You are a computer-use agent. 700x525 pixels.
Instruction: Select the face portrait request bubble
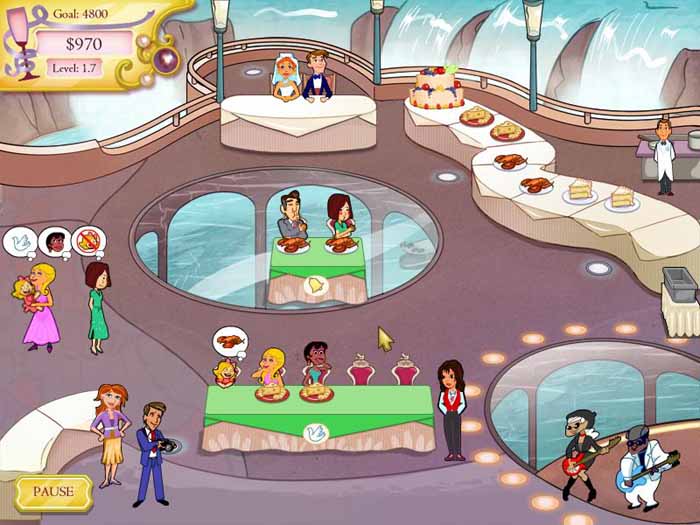[x=53, y=241]
